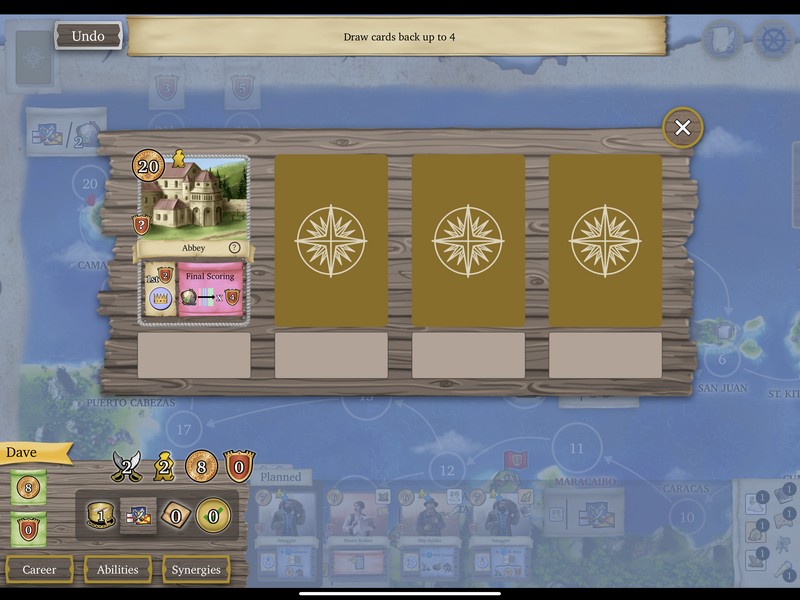View the Synergies panel

pyautogui.click(x=196, y=570)
